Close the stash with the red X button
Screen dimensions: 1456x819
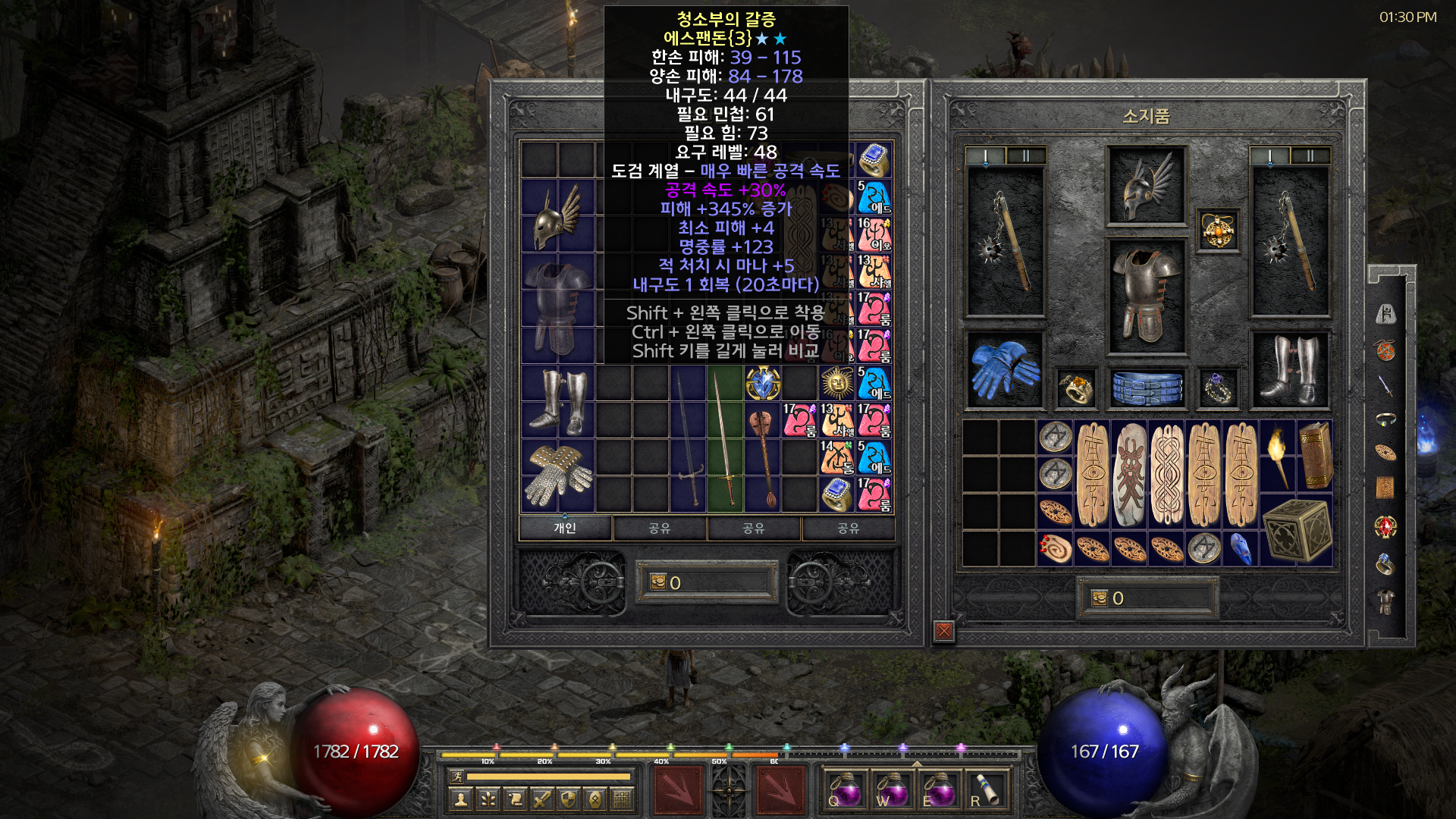click(x=944, y=630)
